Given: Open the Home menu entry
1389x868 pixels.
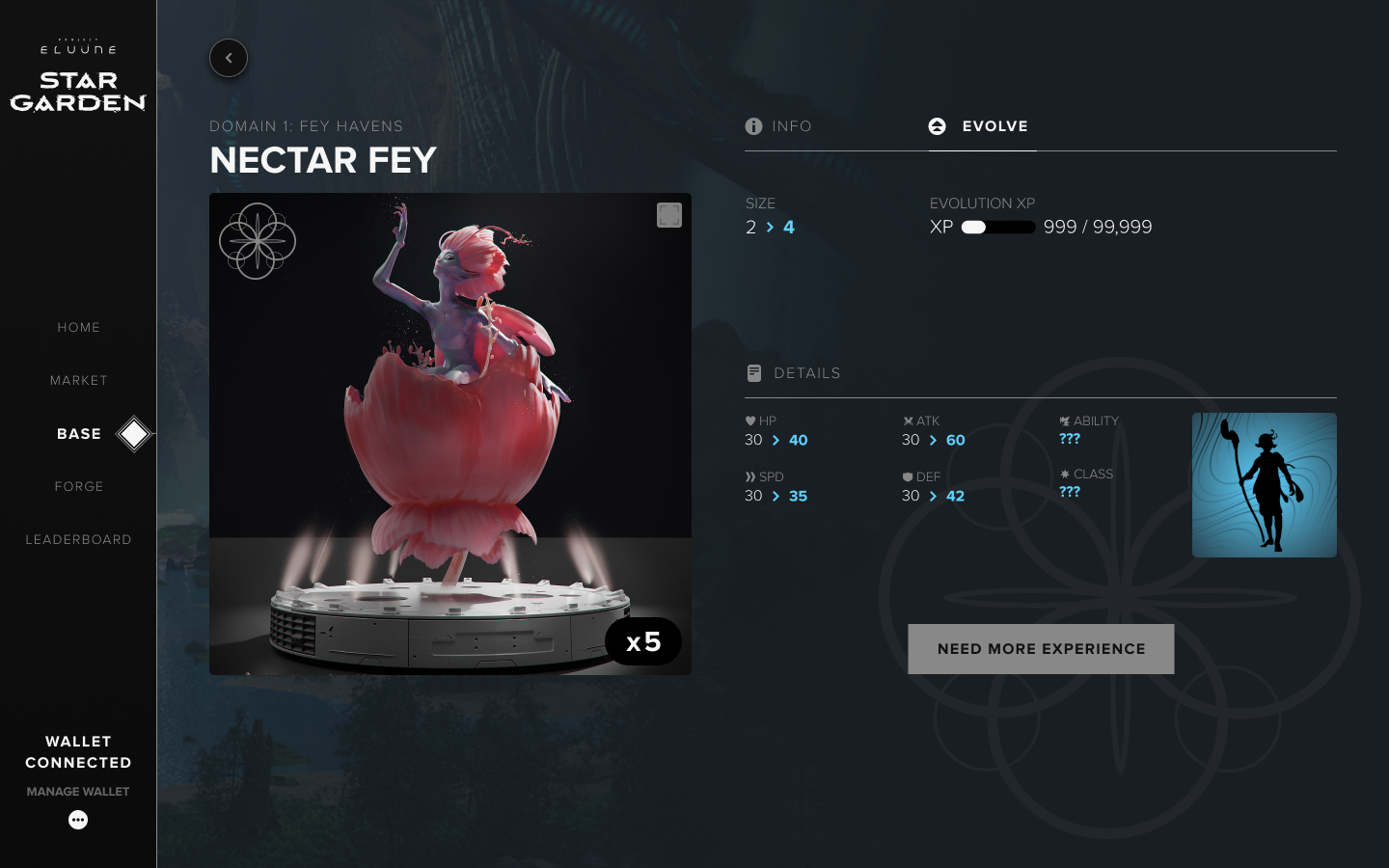Looking at the screenshot, I should (x=78, y=328).
